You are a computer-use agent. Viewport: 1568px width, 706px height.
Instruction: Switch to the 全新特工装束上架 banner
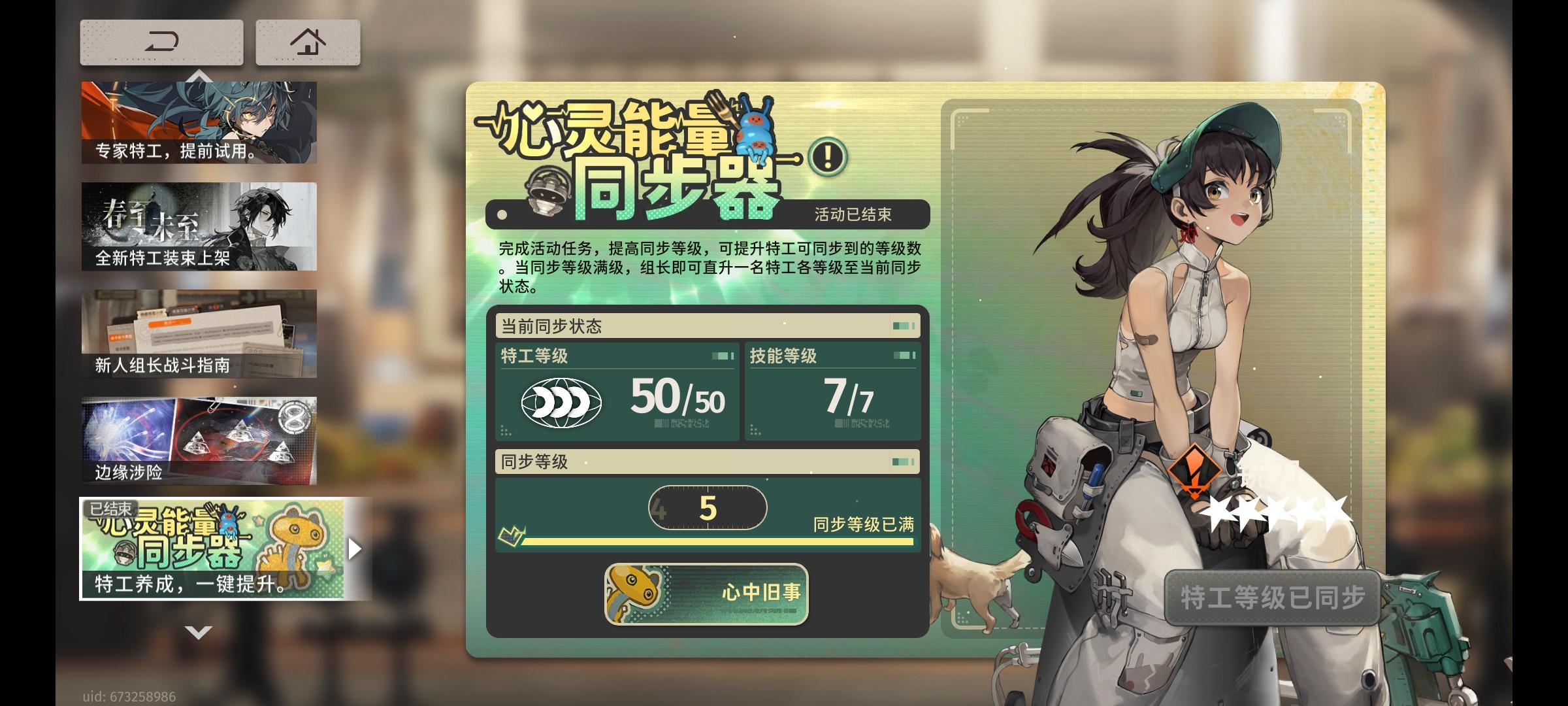click(x=197, y=226)
